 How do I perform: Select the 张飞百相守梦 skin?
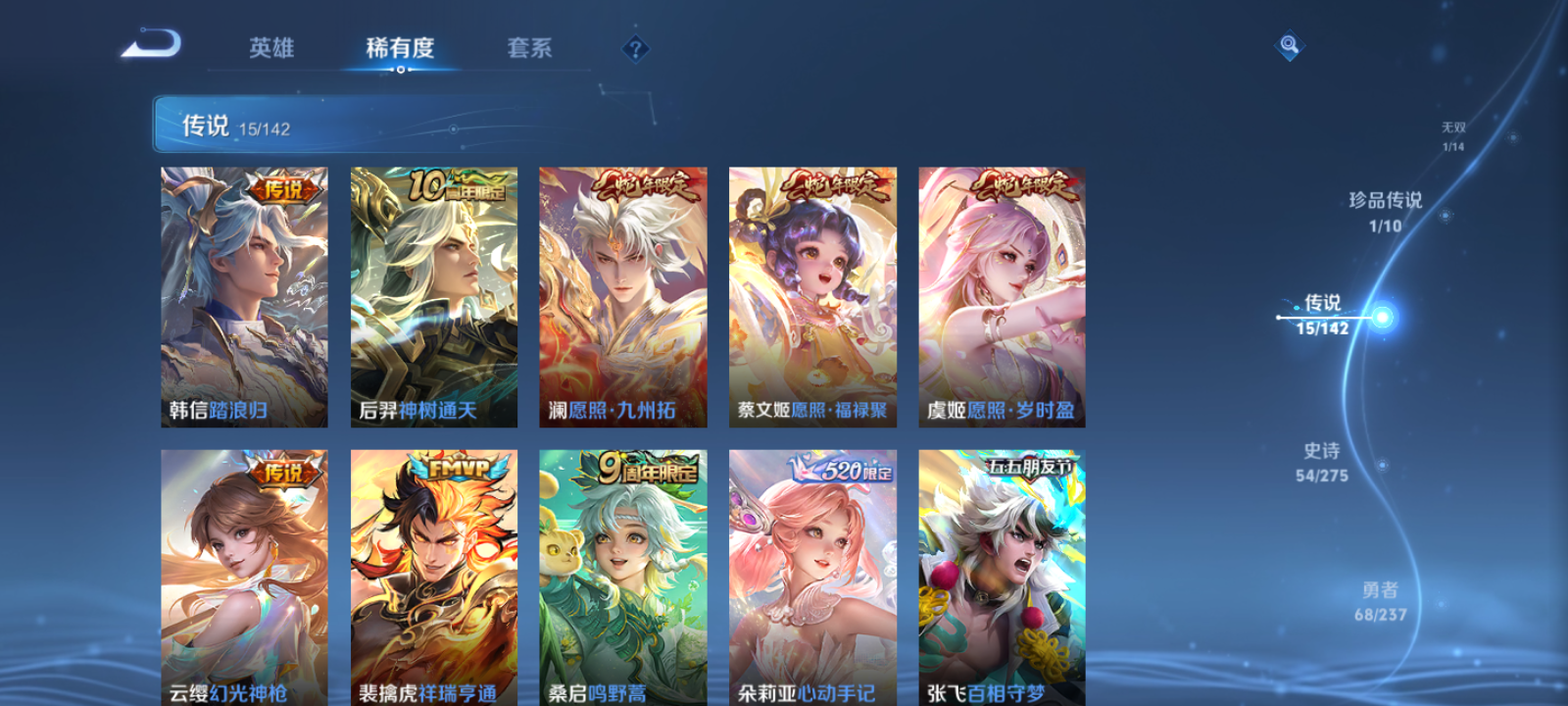[1000, 579]
